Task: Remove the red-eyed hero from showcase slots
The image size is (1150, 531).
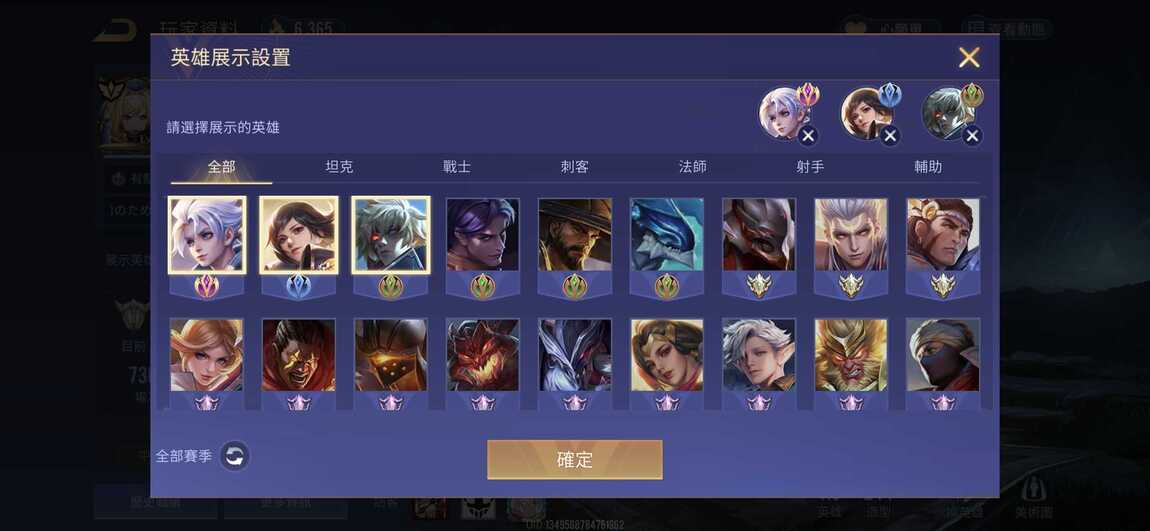Action: [x=972, y=136]
